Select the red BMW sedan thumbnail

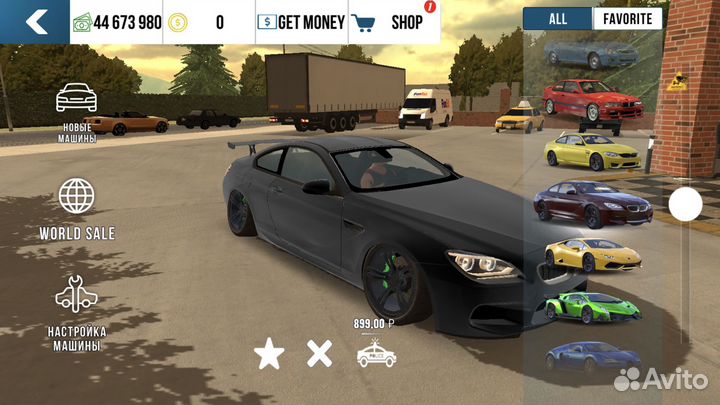pyautogui.click(x=591, y=101)
